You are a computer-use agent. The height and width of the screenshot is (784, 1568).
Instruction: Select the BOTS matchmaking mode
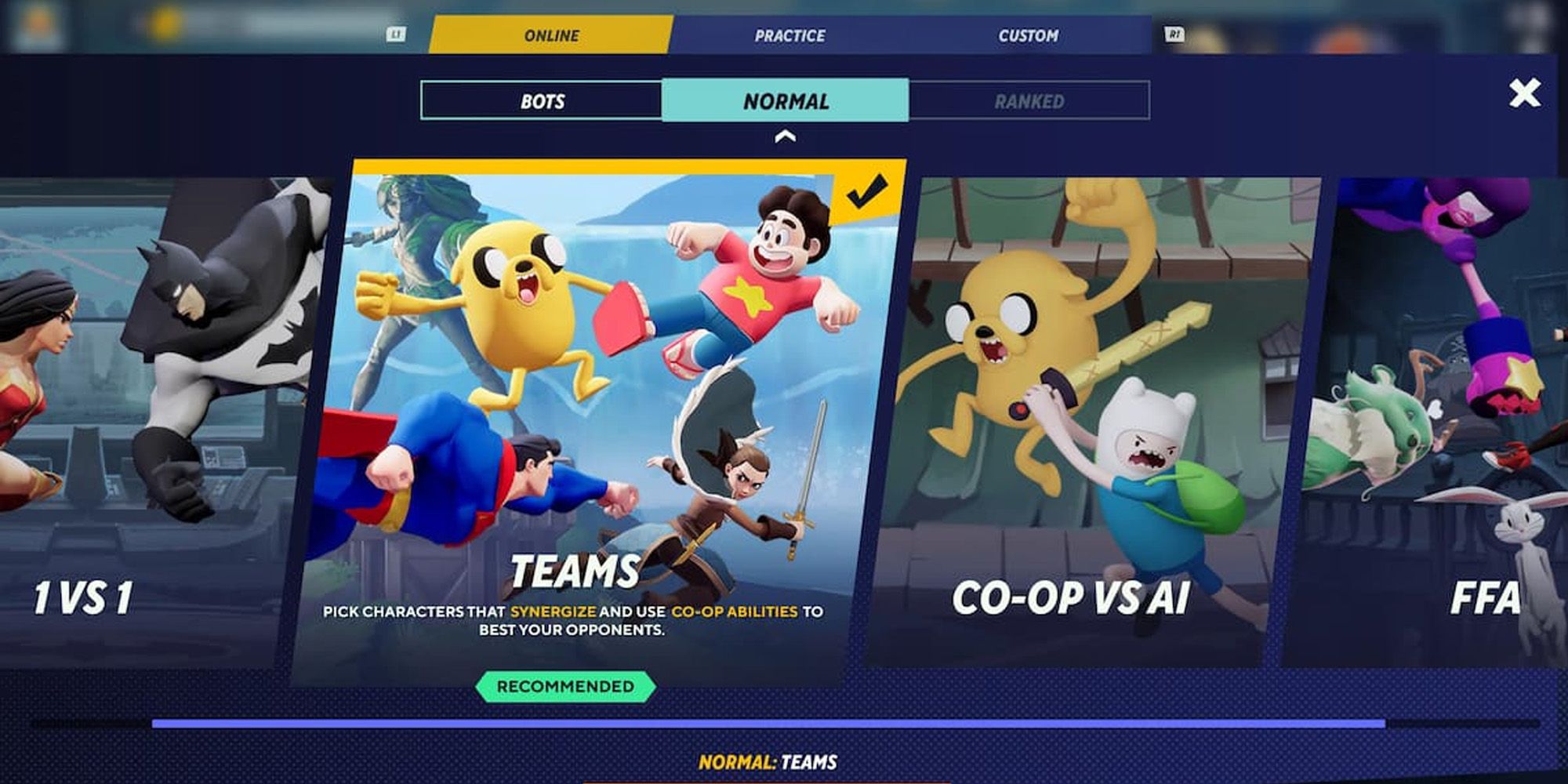(x=543, y=100)
